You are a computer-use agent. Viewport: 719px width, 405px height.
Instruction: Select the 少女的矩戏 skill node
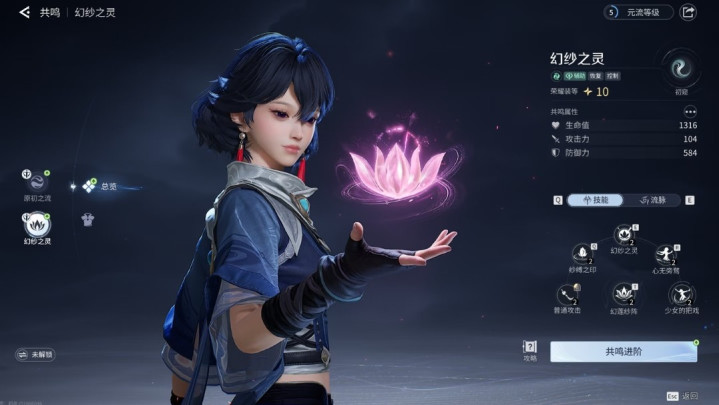(x=681, y=294)
